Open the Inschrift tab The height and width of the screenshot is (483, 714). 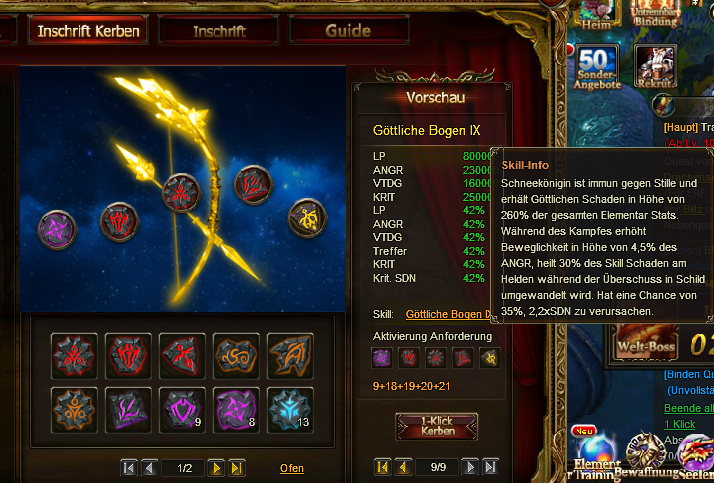218,31
